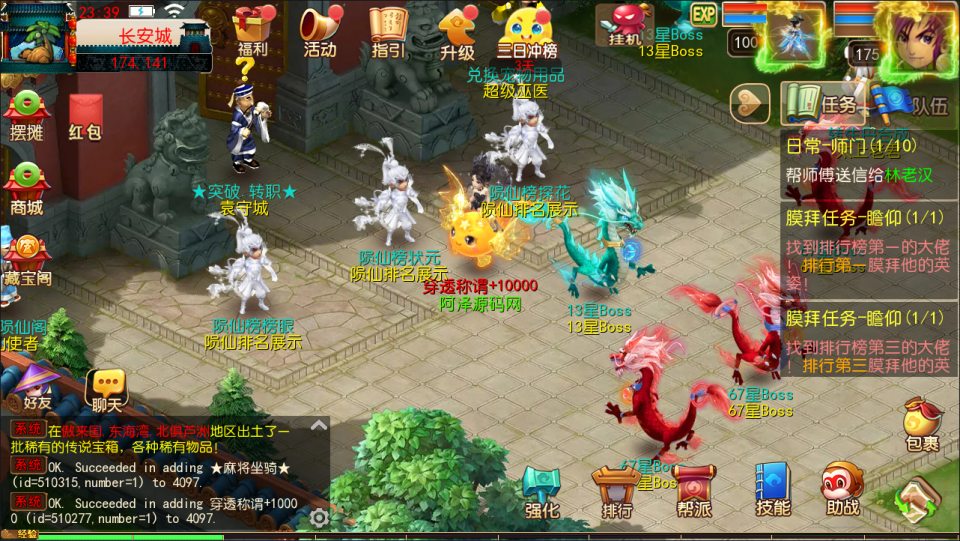Open the 帮派 guild menu
This screenshot has height=541, width=960.
[x=692, y=490]
